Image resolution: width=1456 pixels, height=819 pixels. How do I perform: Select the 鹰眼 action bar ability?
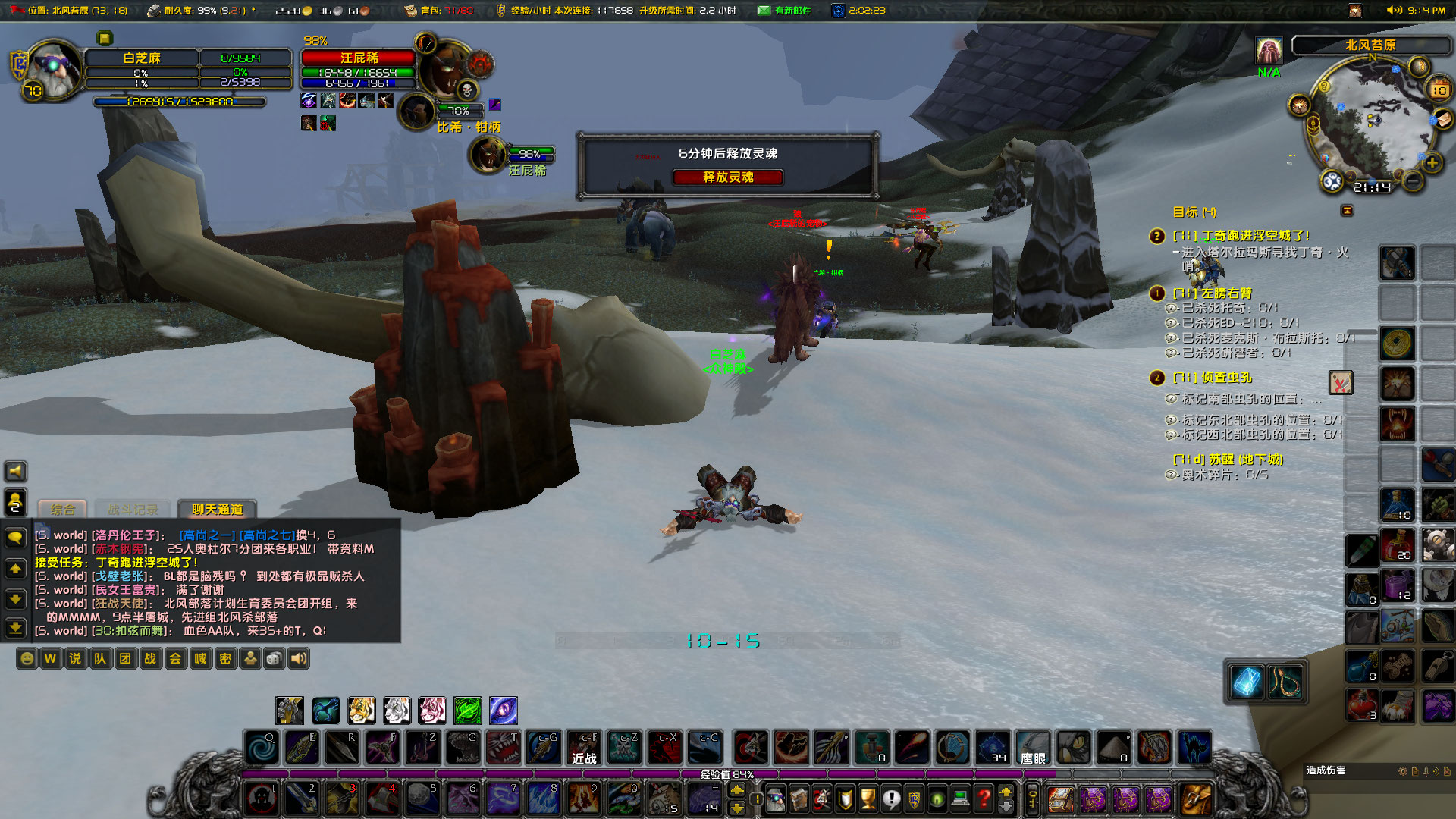tap(1032, 747)
